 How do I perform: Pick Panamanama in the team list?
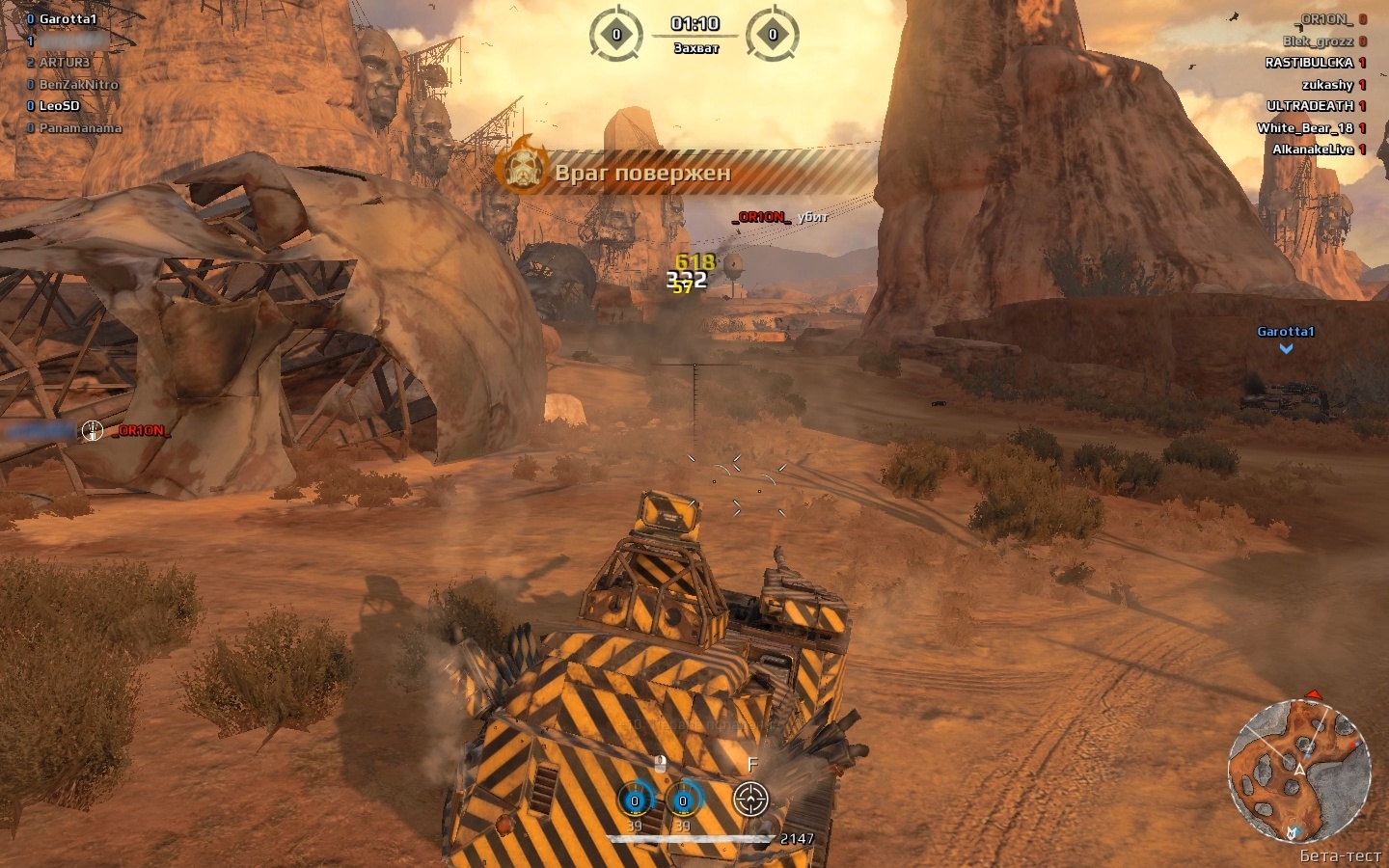point(80,128)
